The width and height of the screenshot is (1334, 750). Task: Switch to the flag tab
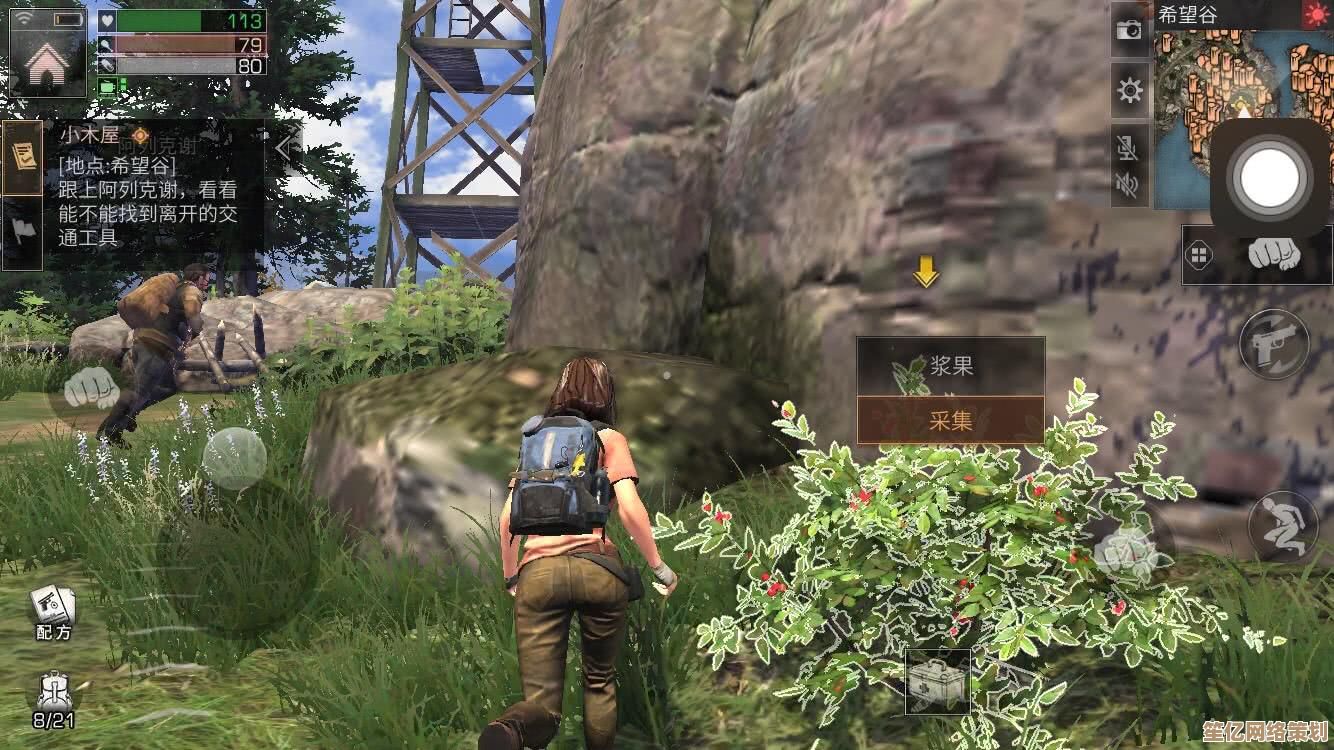(x=22, y=231)
